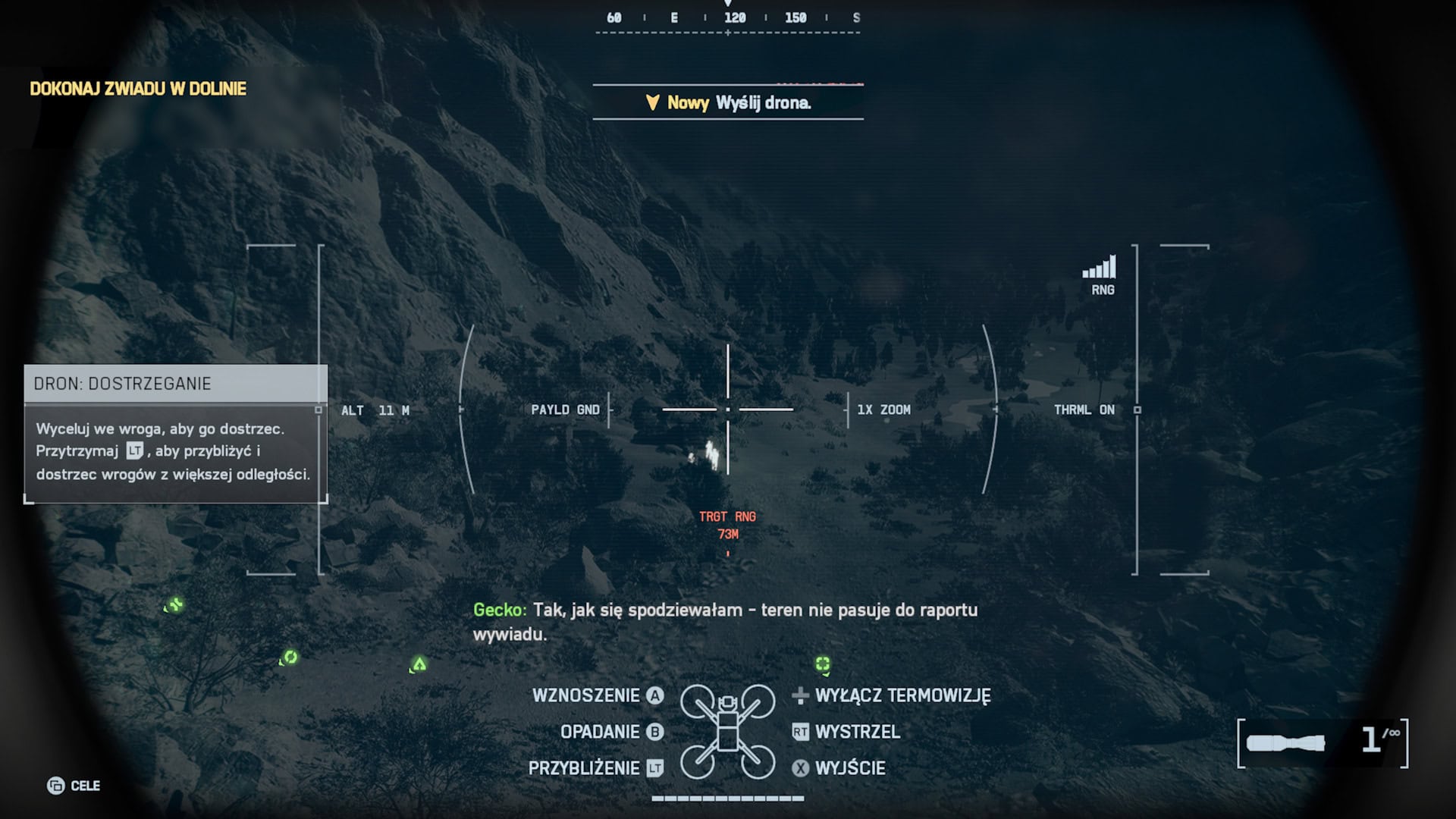Click the A button icon next to WZNOSZENIE
The image size is (1456, 819).
pyautogui.click(x=654, y=695)
